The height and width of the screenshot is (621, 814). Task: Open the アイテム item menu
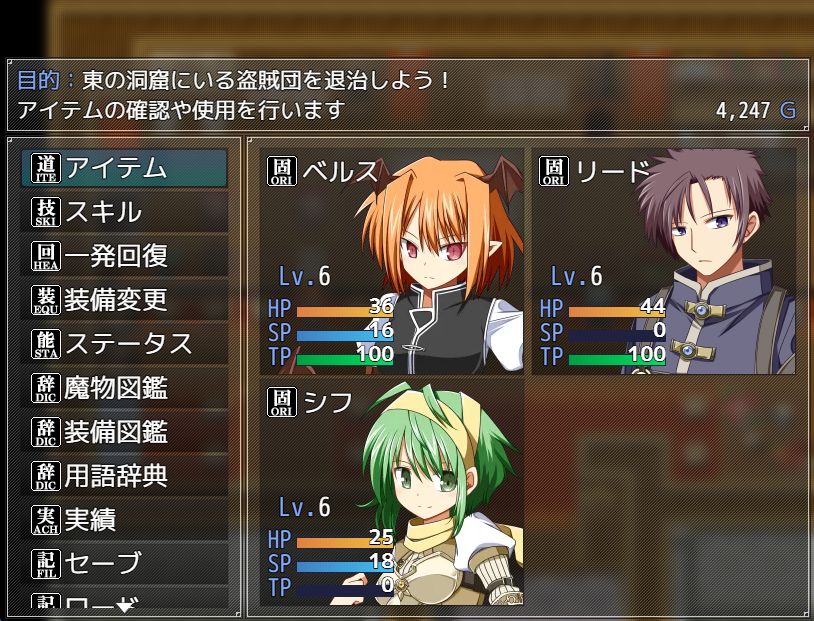(124, 168)
